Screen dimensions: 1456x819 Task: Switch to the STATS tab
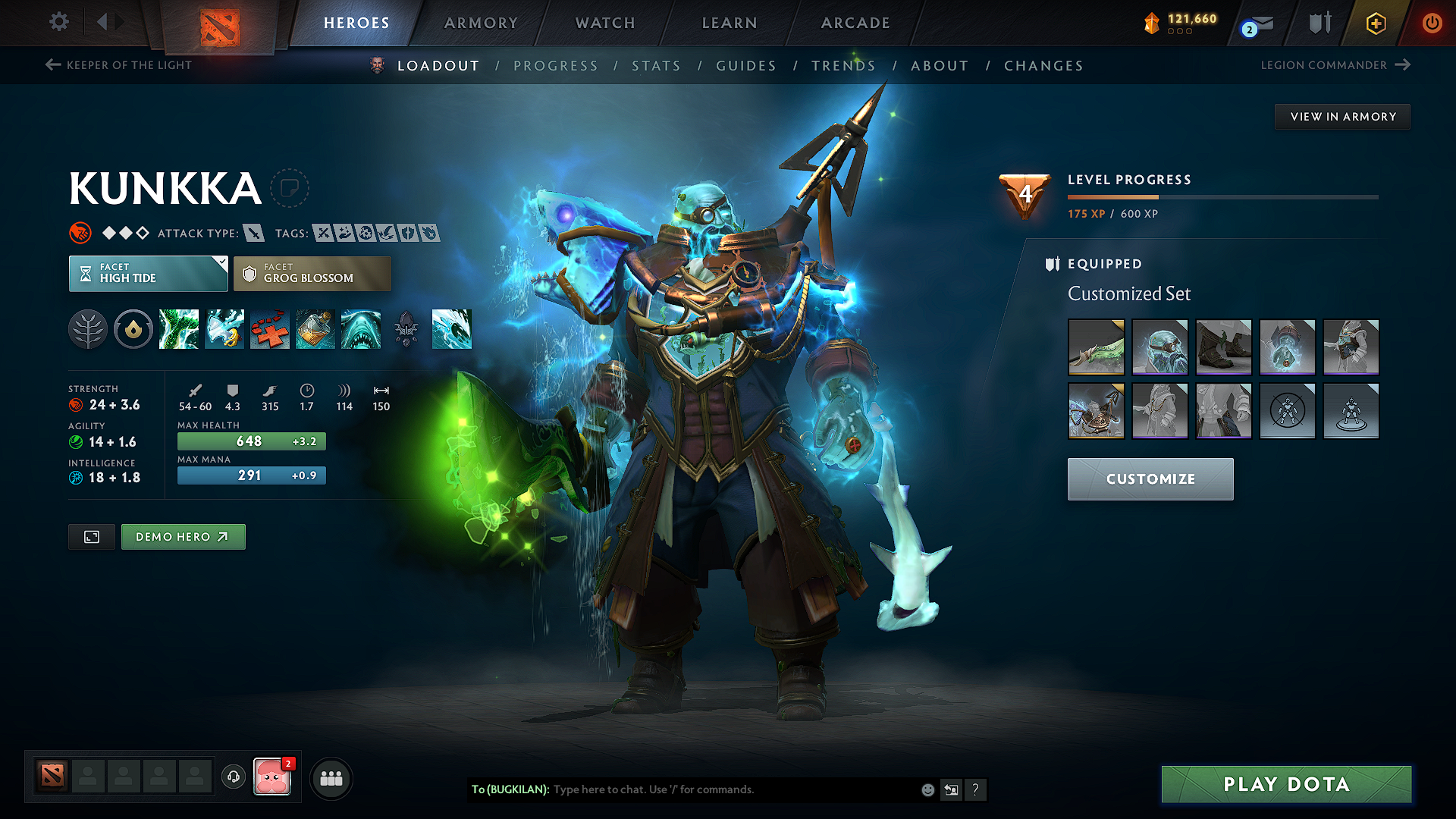pyautogui.click(x=656, y=66)
